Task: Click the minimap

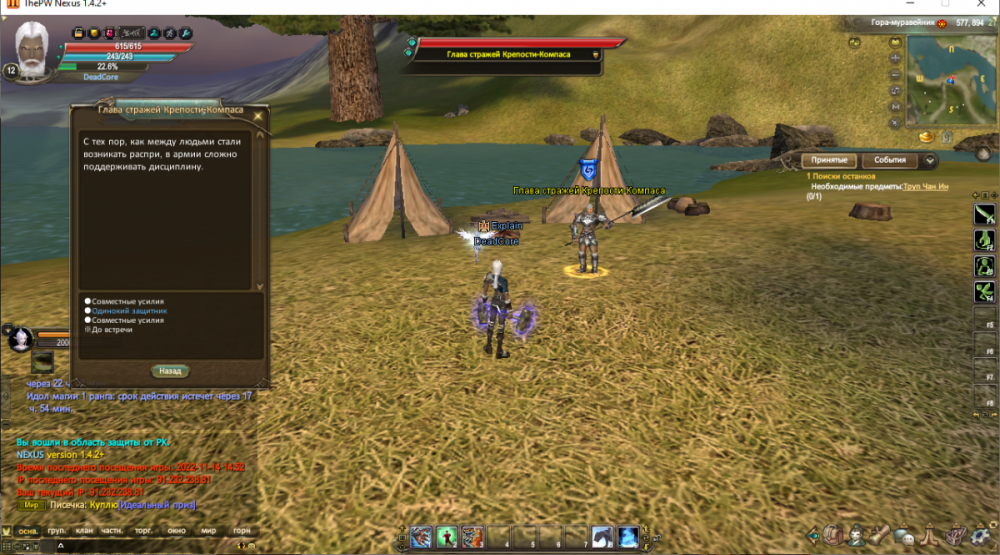Action: point(948,83)
